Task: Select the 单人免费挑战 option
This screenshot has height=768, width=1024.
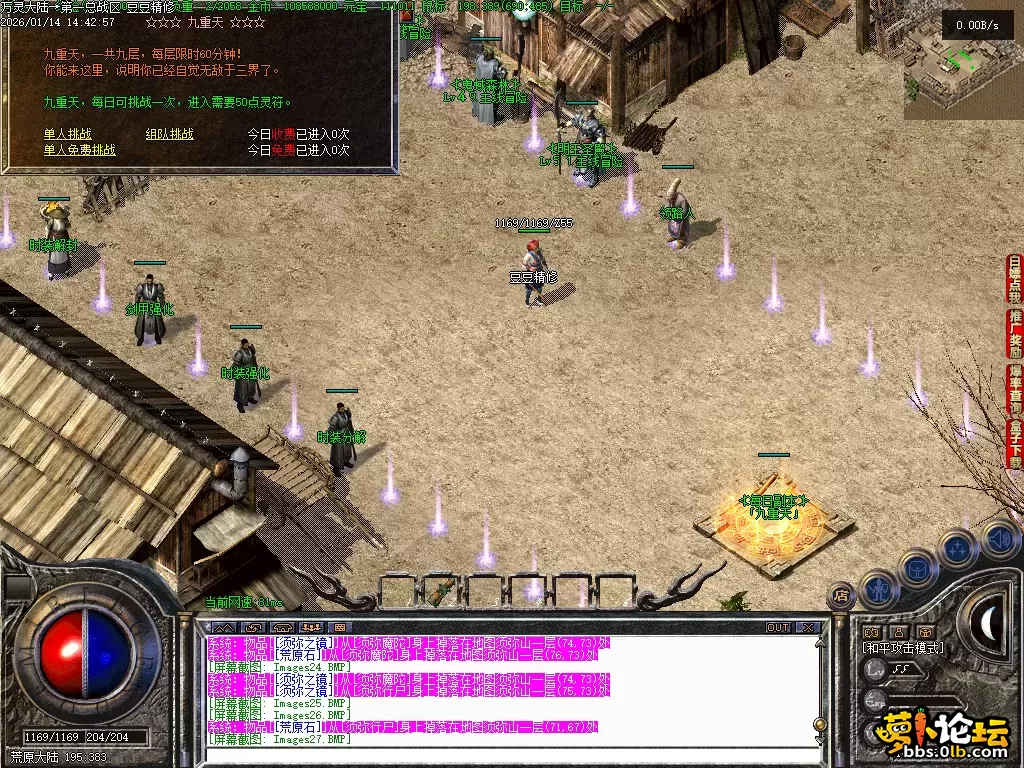Action: pyautogui.click(x=79, y=150)
